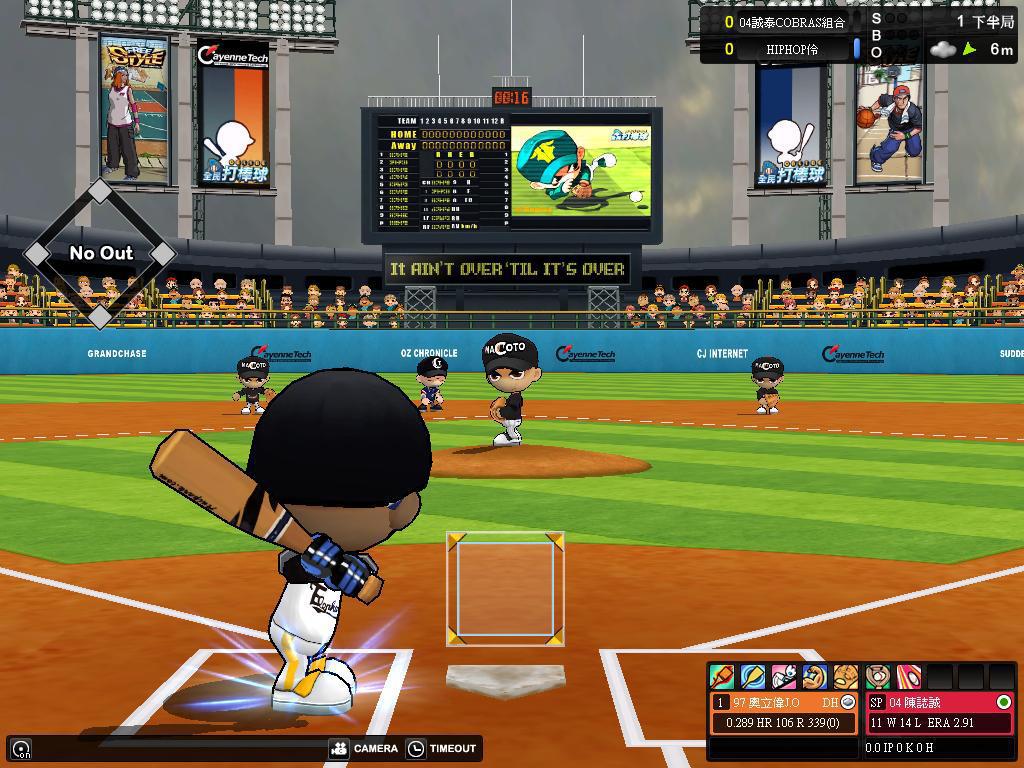
Task: Select the orange bat skill icon
Action: pos(722,677)
